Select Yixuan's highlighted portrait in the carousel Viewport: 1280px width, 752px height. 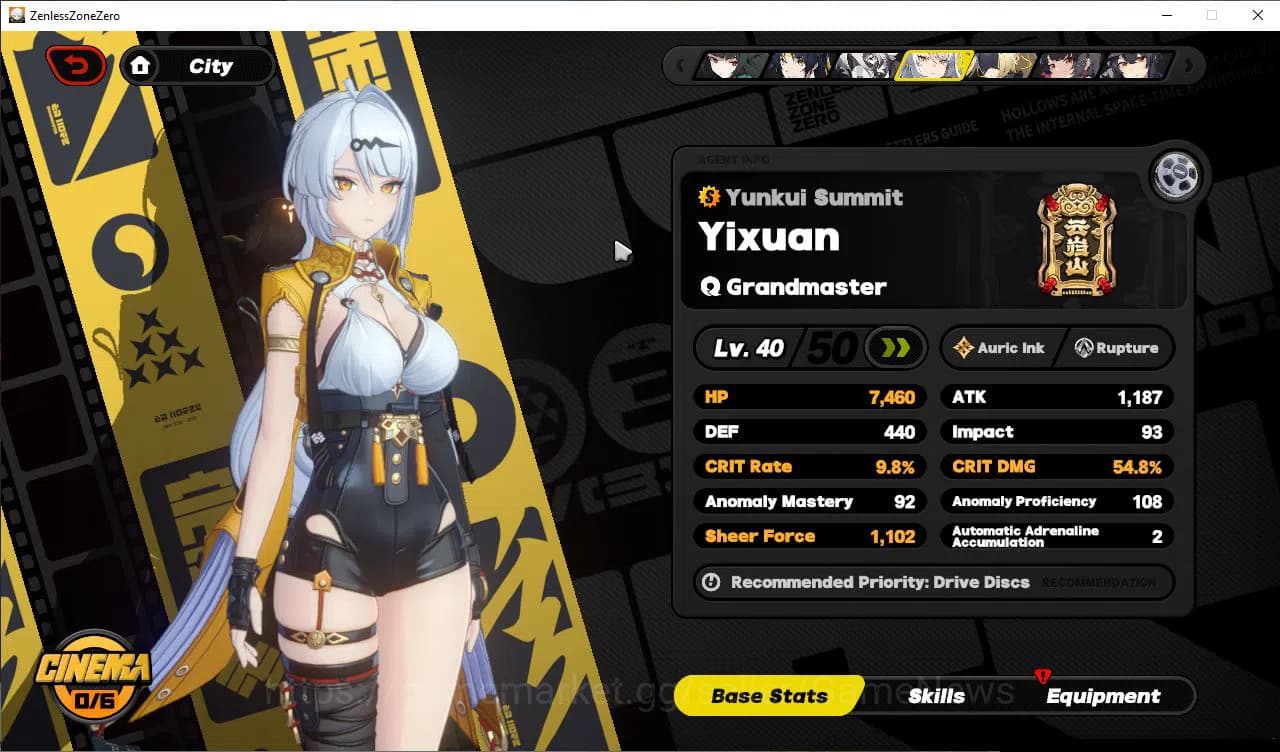(936, 65)
